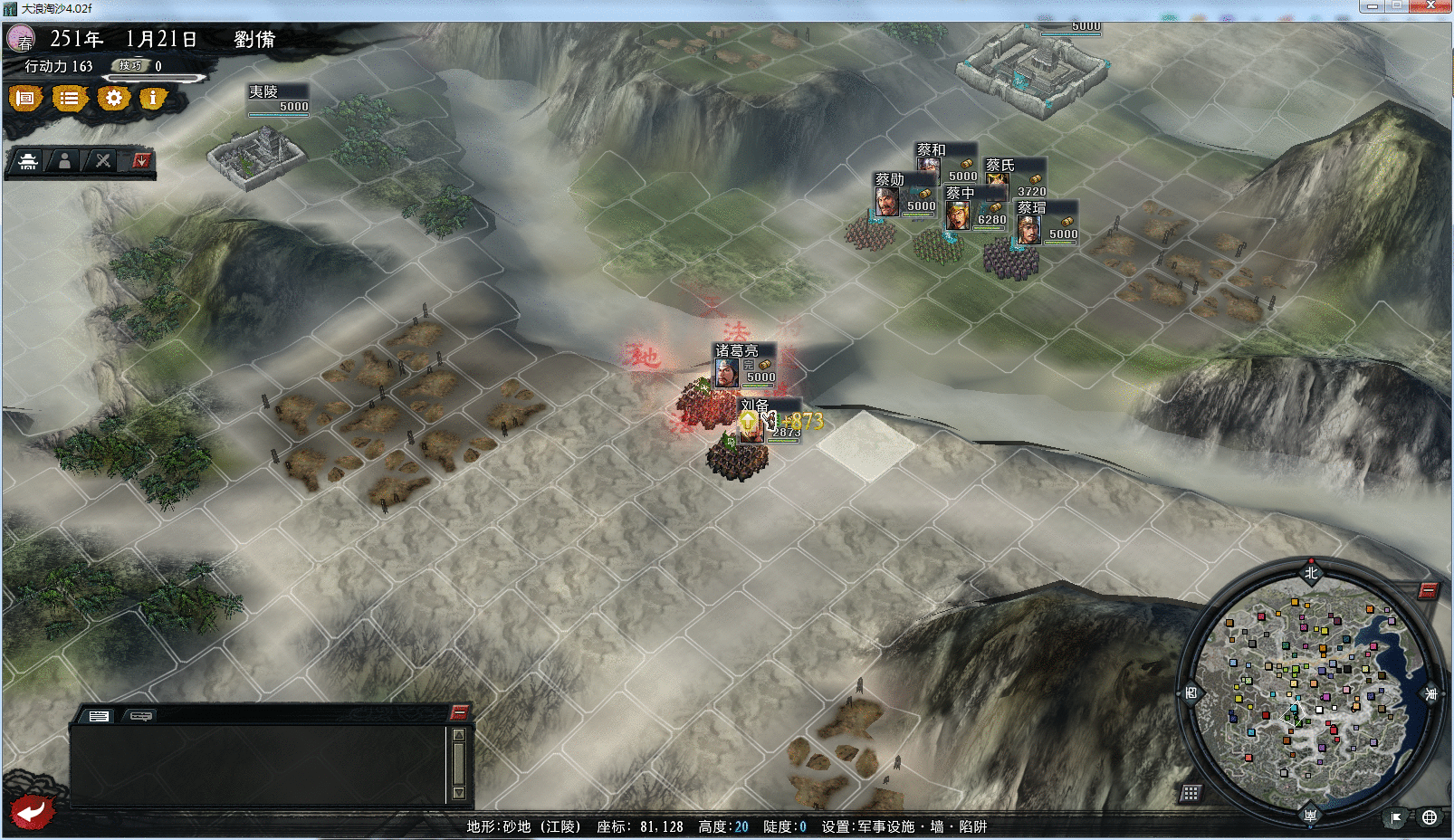Minimize the message log panel
The width and height of the screenshot is (1454, 840).
459,711
